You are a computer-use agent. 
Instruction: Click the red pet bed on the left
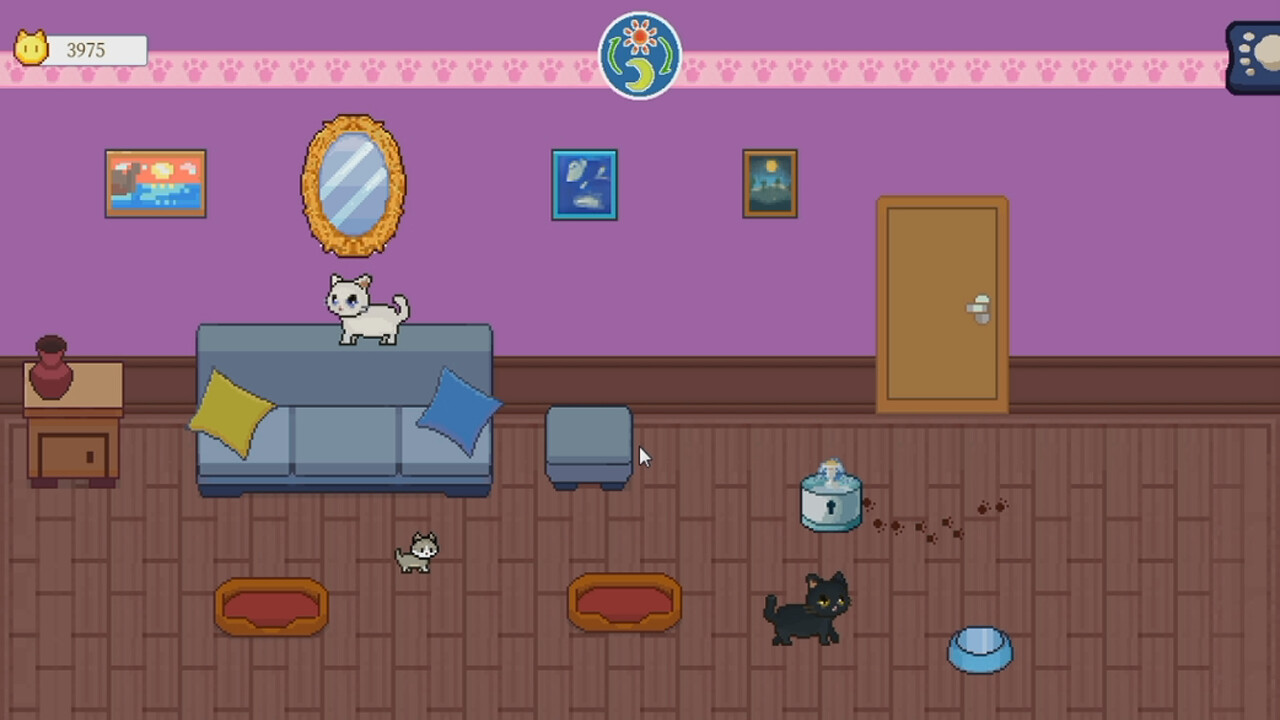point(270,605)
